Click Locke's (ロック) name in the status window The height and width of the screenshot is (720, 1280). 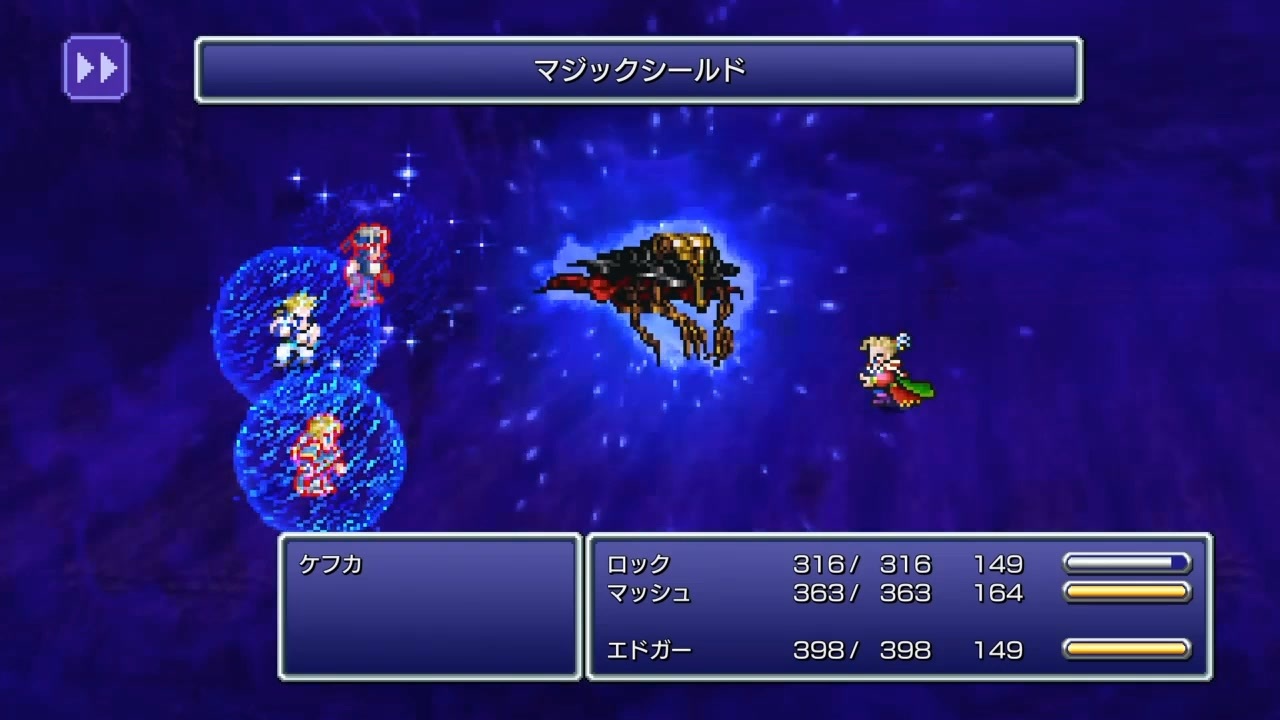[x=637, y=565]
